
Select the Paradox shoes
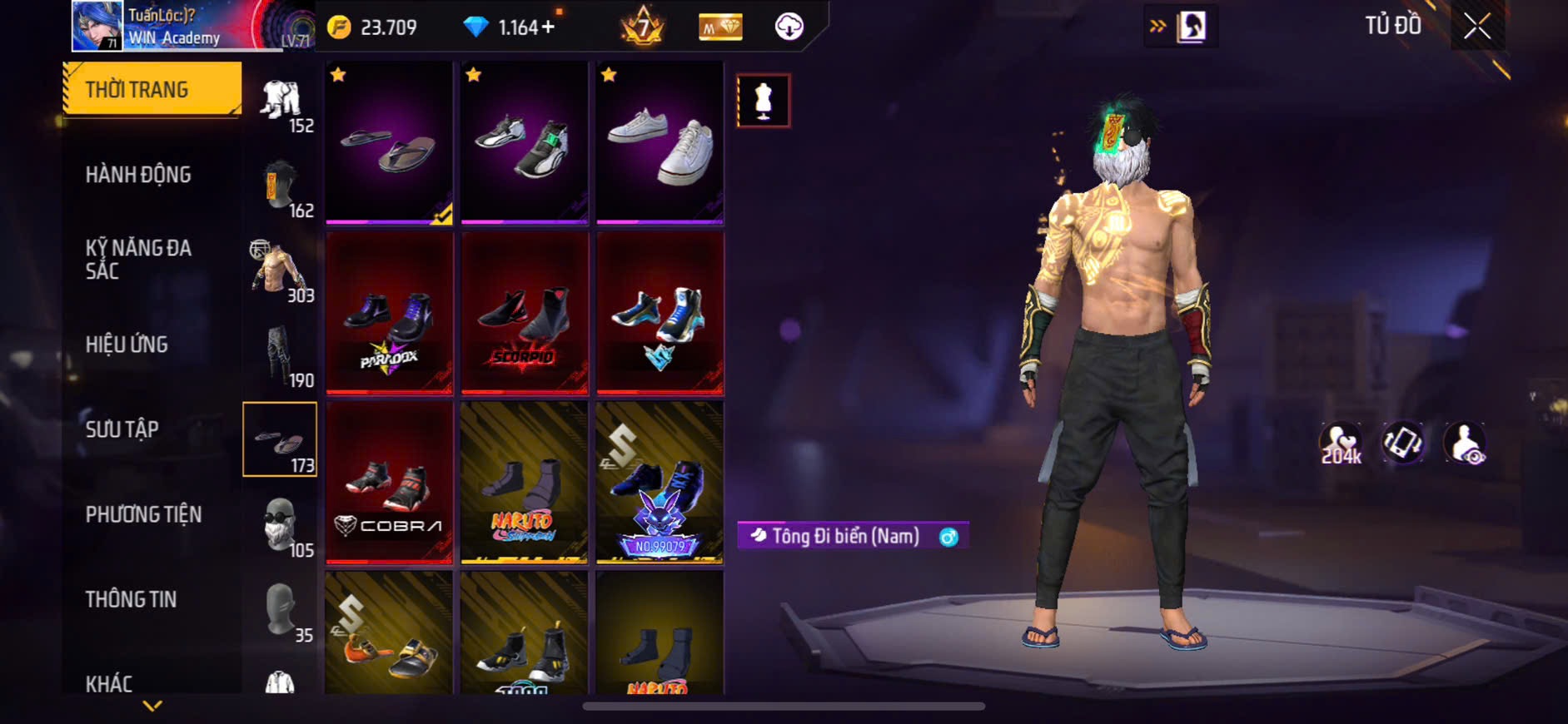click(389, 313)
